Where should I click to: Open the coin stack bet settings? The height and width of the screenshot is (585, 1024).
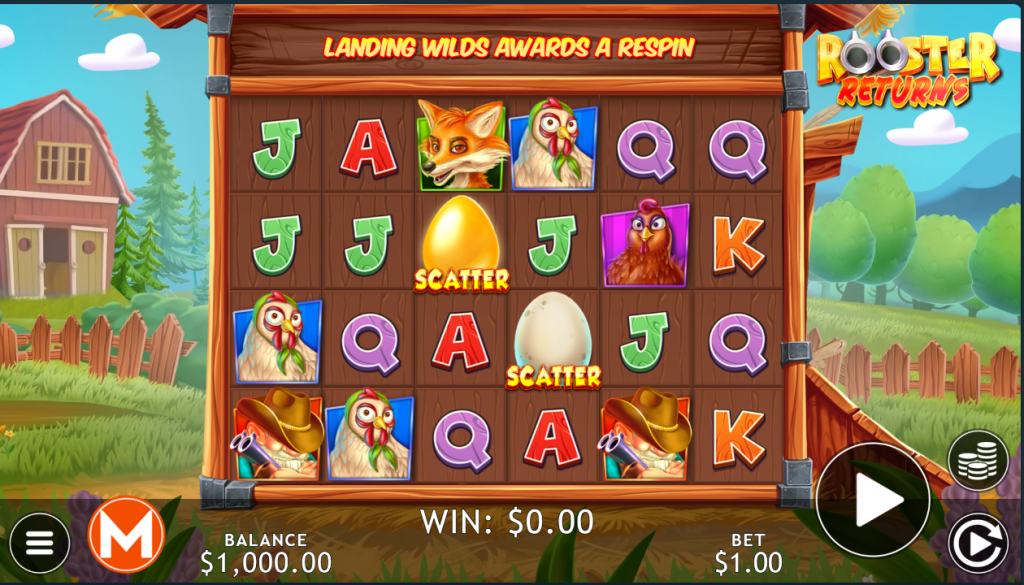977,460
